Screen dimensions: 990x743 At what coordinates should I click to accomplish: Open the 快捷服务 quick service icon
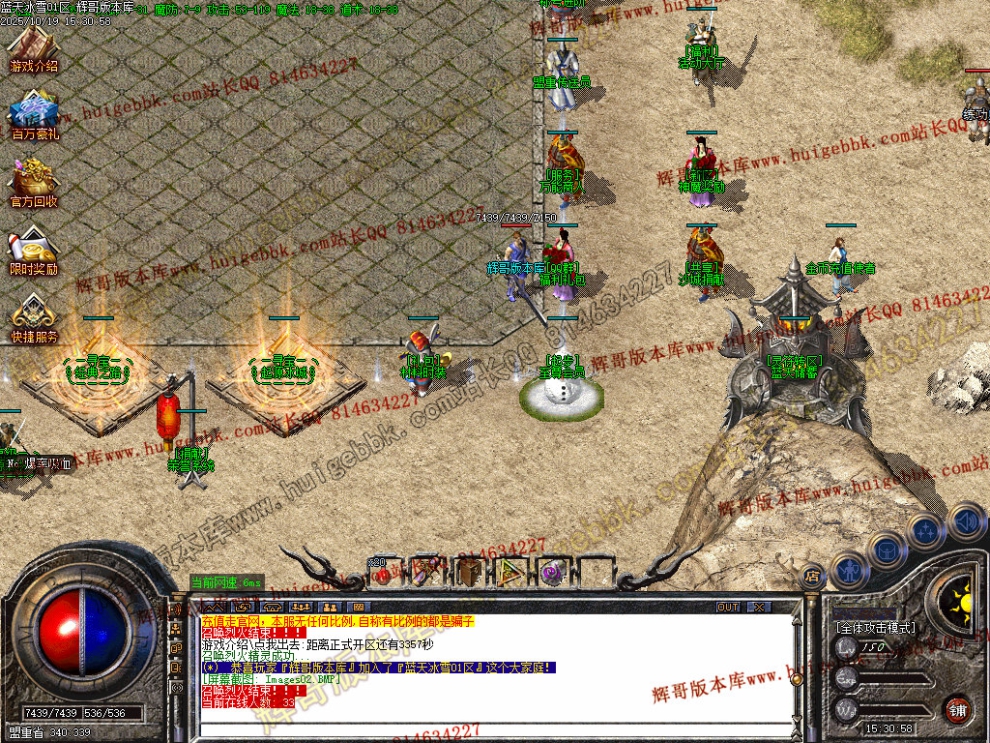[34, 318]
